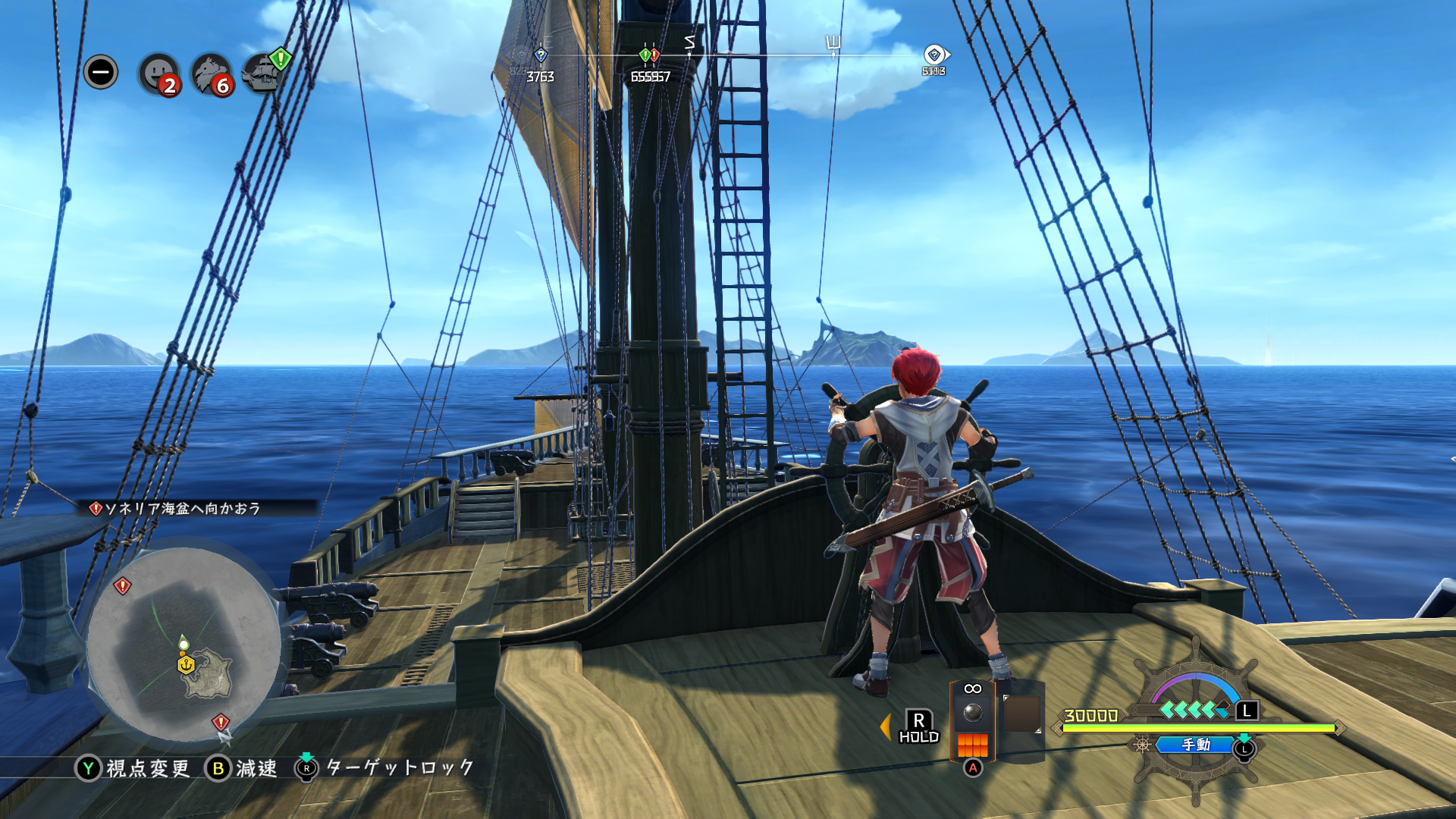Click the blue diamond compass marker

[x=541, y=55]
